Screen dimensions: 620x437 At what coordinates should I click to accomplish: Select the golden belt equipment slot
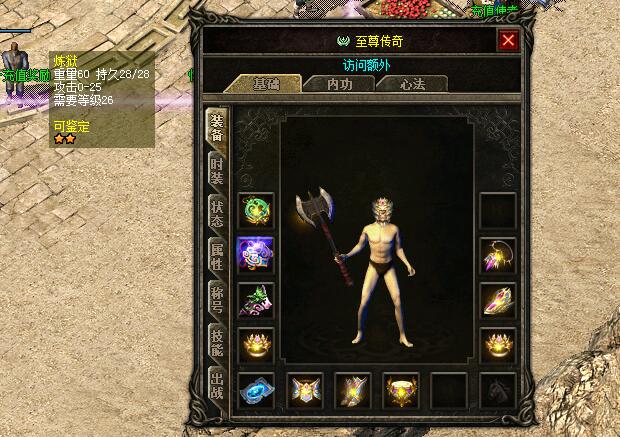401,391
